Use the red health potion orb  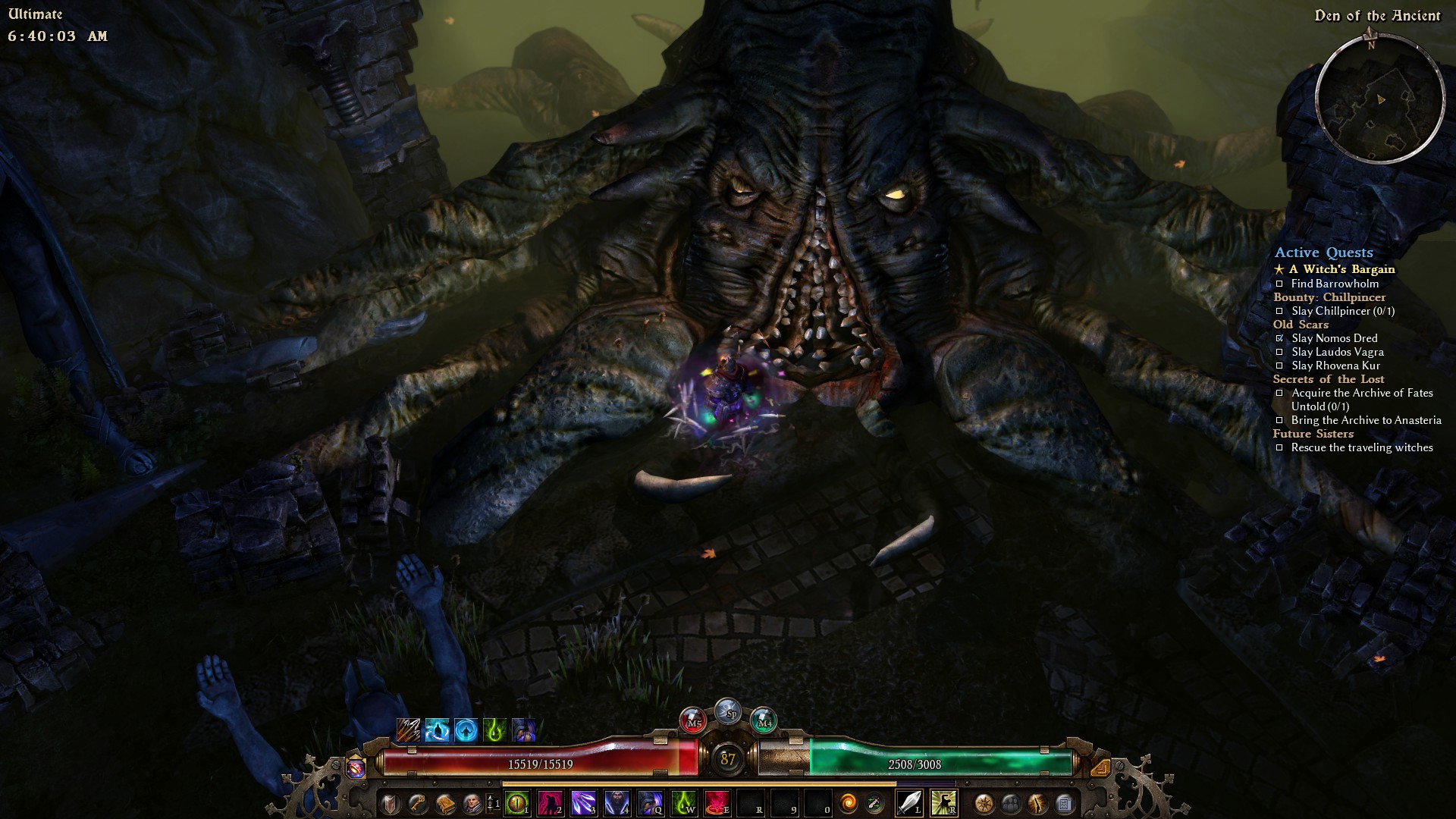tap(694, 721)
